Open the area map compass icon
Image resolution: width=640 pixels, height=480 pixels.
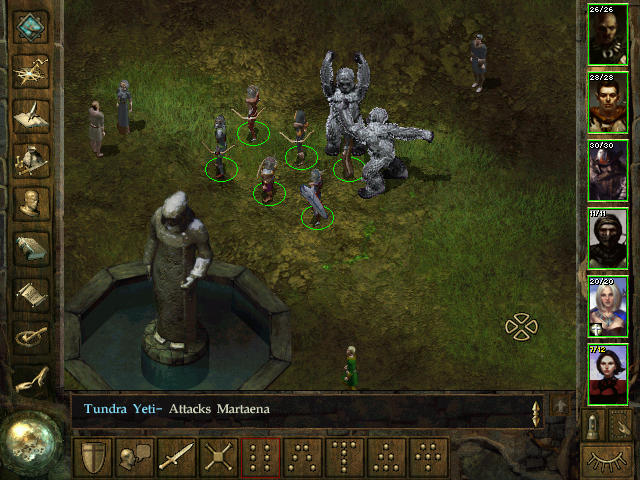30,68
